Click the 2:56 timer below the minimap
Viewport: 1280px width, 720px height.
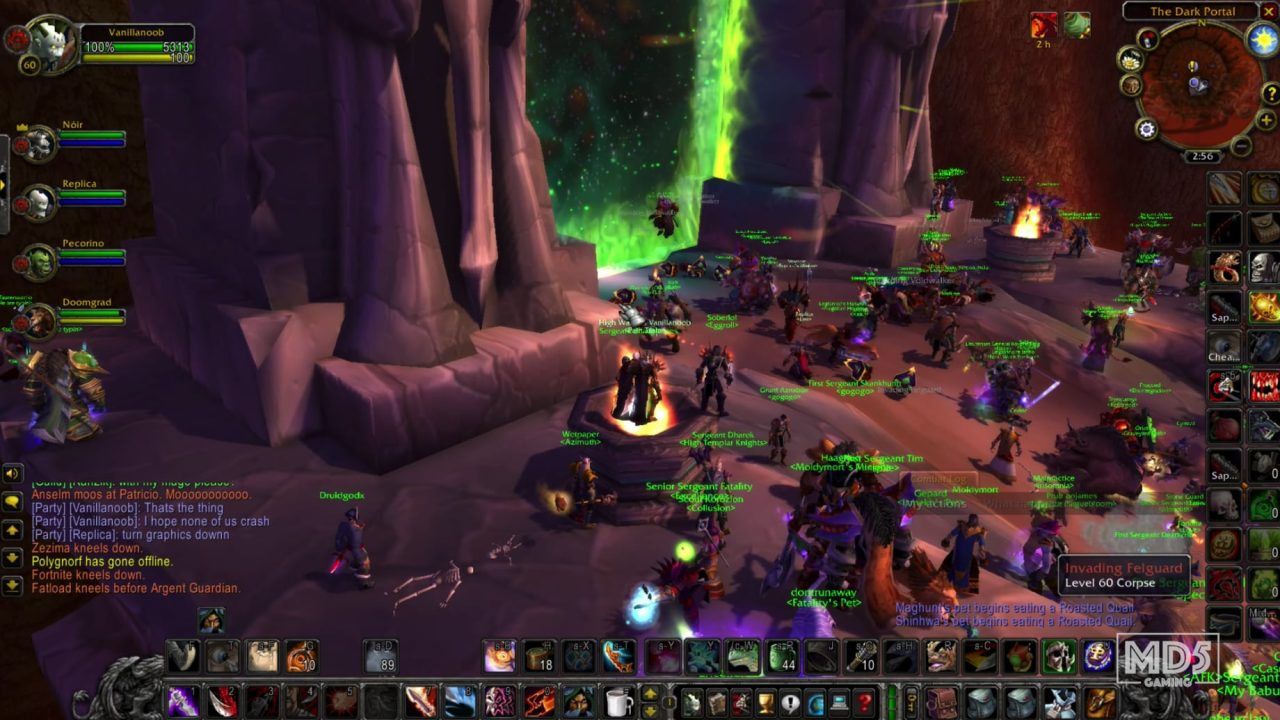pos(1201,156)
